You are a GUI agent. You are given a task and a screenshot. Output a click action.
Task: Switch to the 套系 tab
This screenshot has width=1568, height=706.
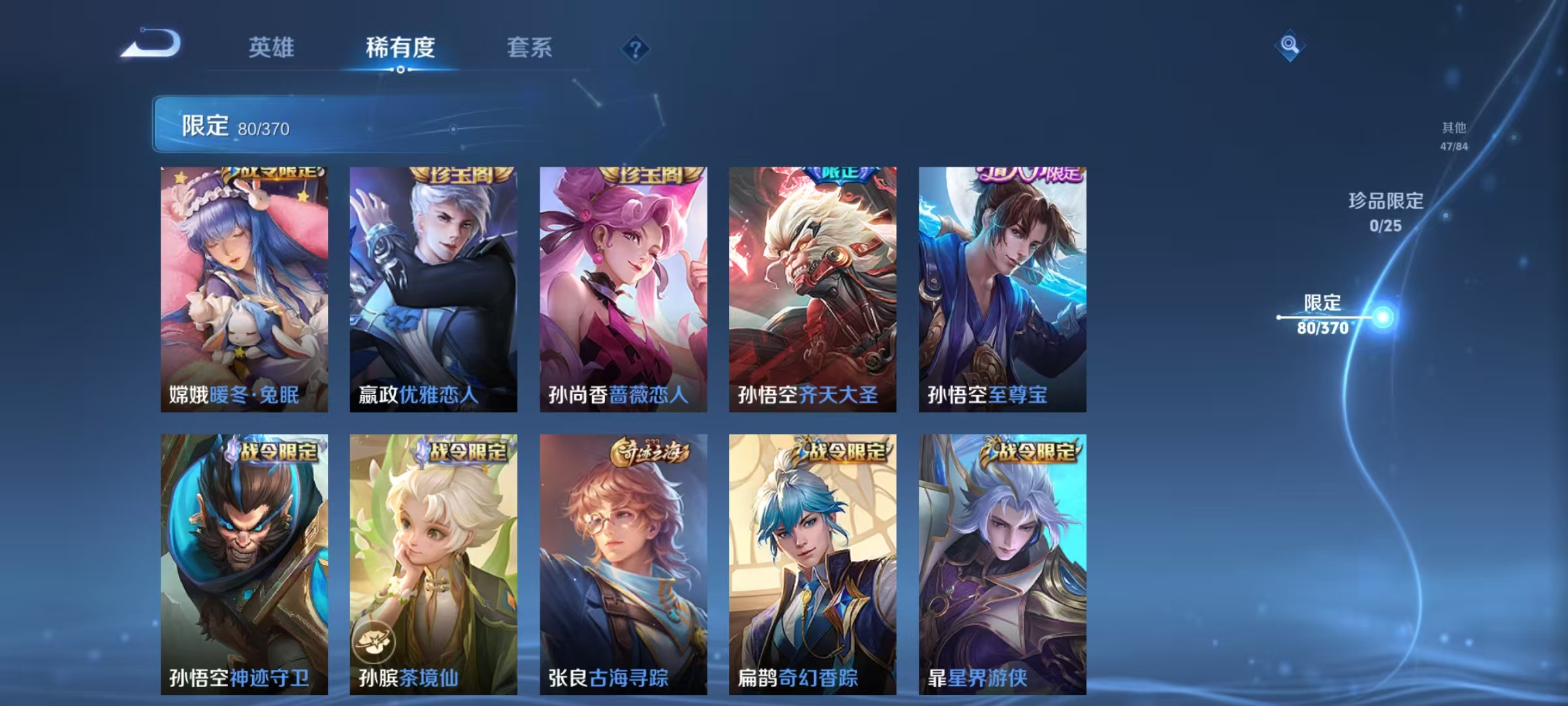click(530, 48)
